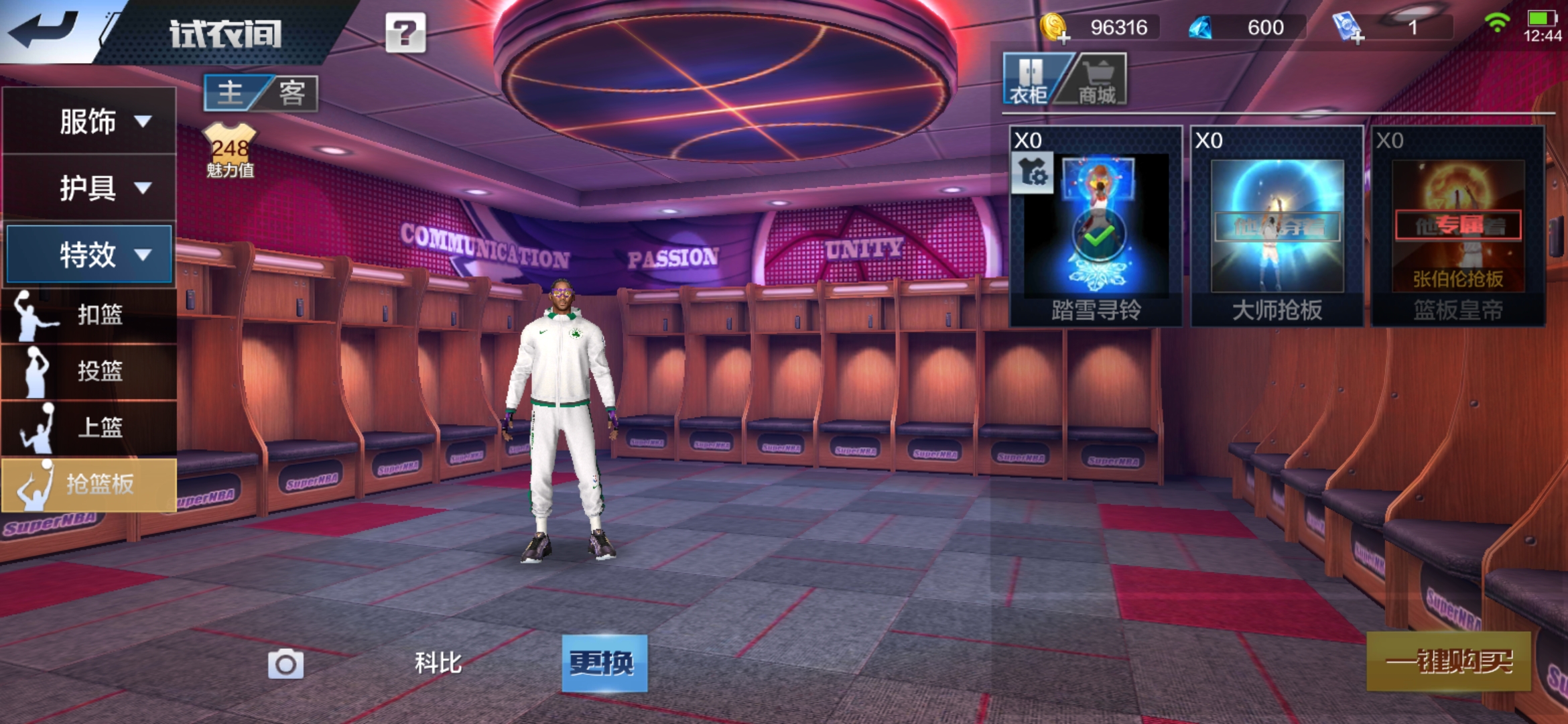Click the 一键购买 one-click buy button
Image resolution: width=1568 pixels, height=724 pixels.
[1449, 662]
